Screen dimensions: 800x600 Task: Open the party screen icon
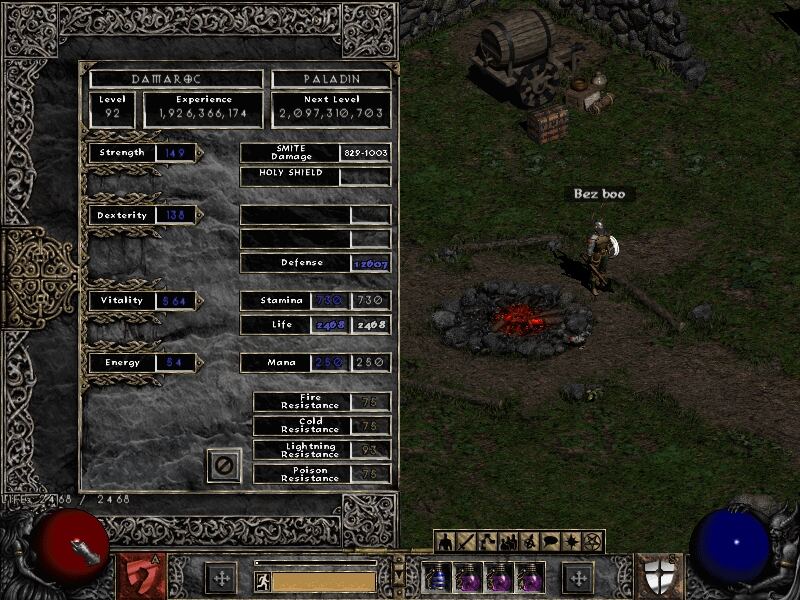tap(508, 542)
